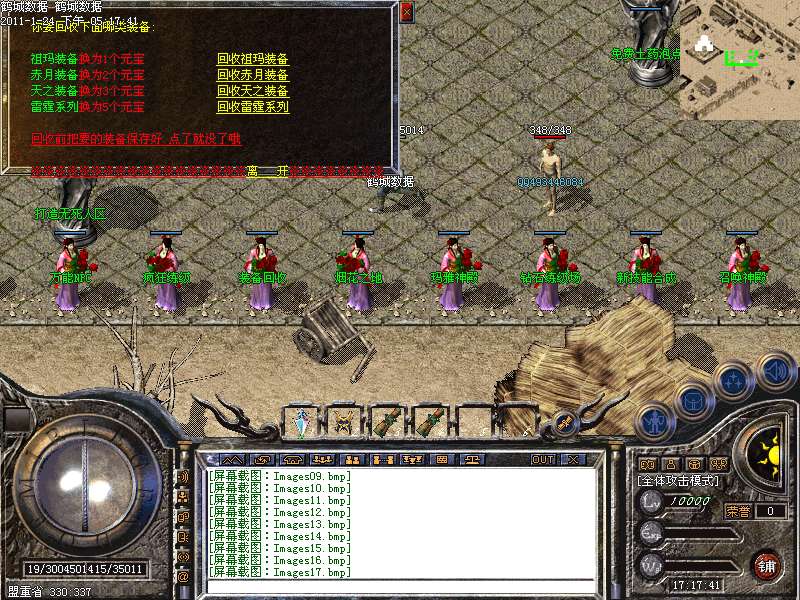Close the NPC dialog with the red X
Viewport: 800px width, 600px height.
point(405,12)
